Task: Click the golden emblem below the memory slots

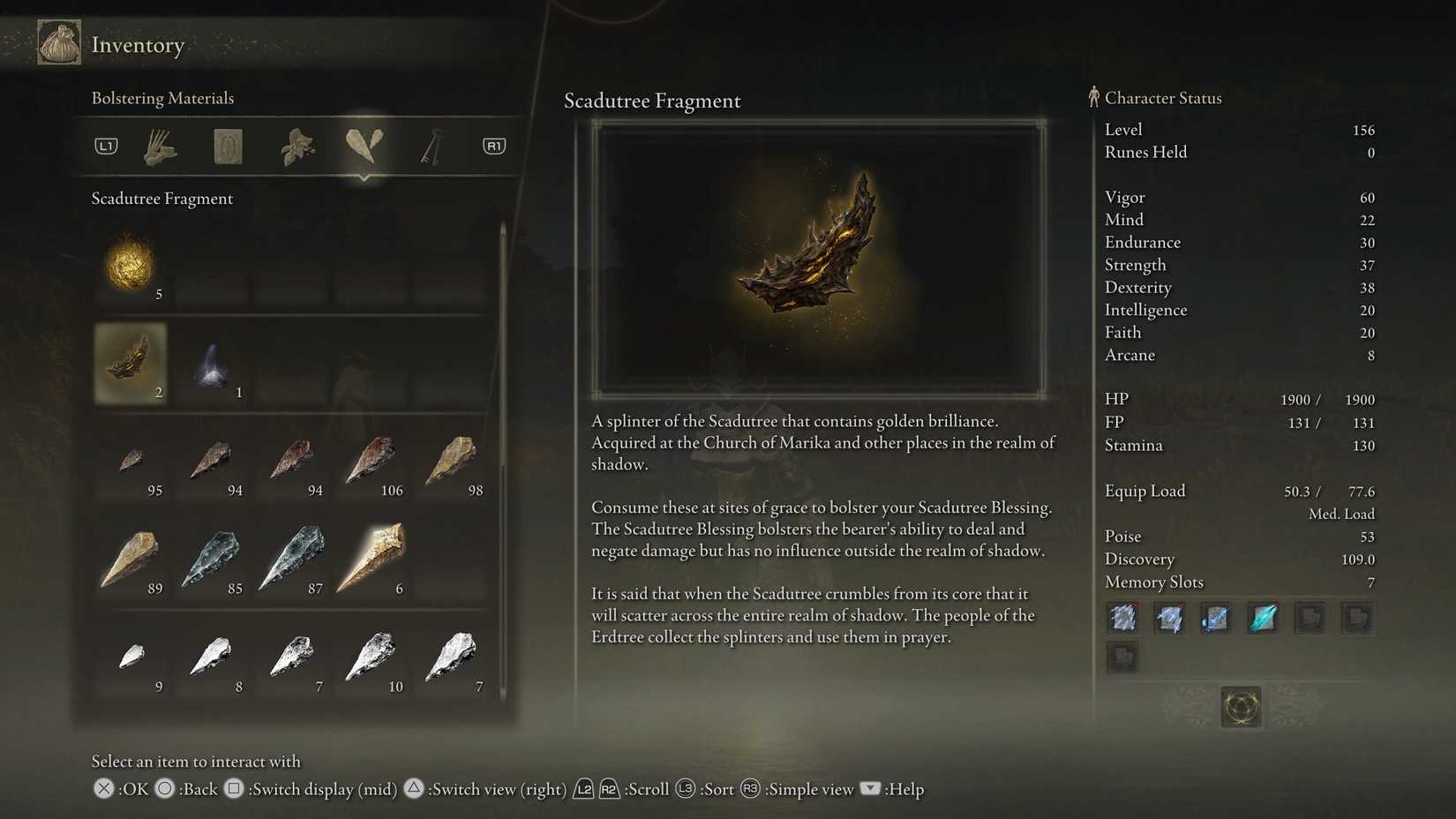Action: (x=1240, y=707)
